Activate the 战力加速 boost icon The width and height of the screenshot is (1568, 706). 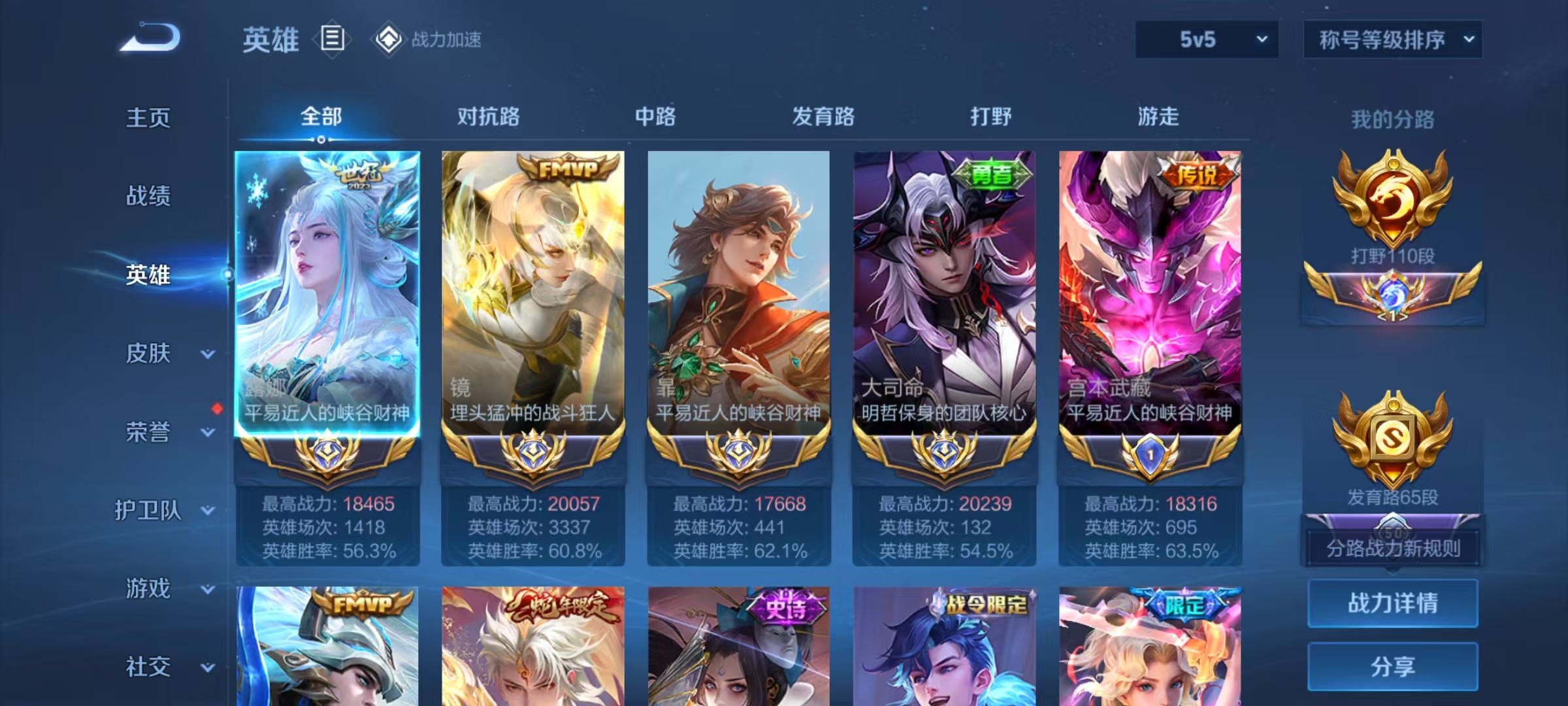click(x=388, y=39)
